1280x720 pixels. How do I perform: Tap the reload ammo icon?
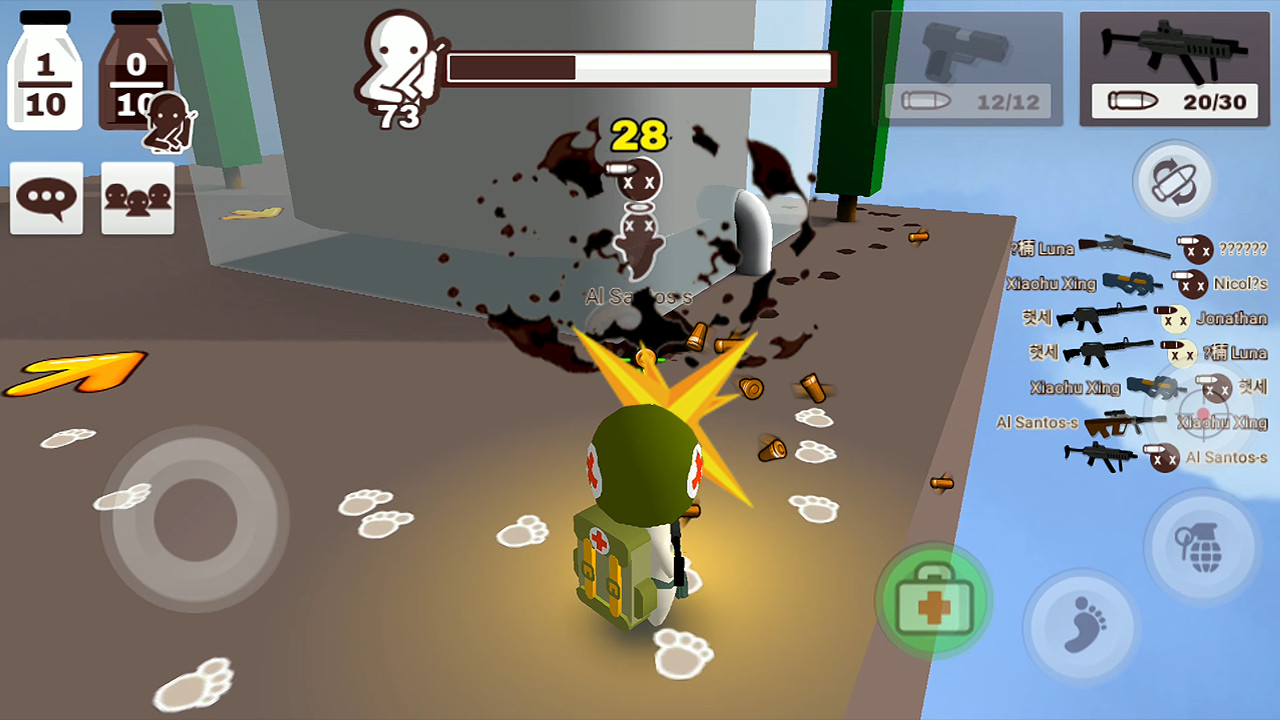(1174, 181)
